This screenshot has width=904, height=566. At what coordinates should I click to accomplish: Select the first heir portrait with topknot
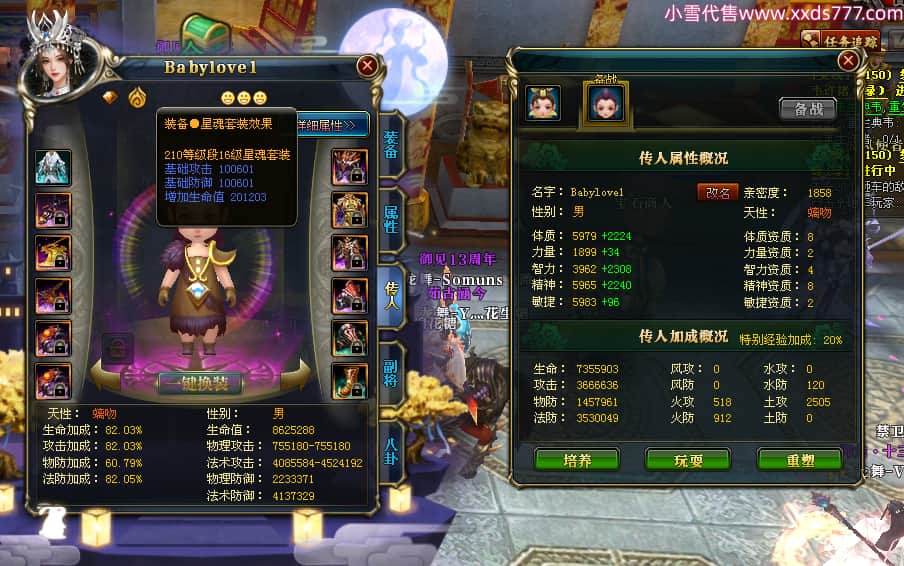point(543,103)
